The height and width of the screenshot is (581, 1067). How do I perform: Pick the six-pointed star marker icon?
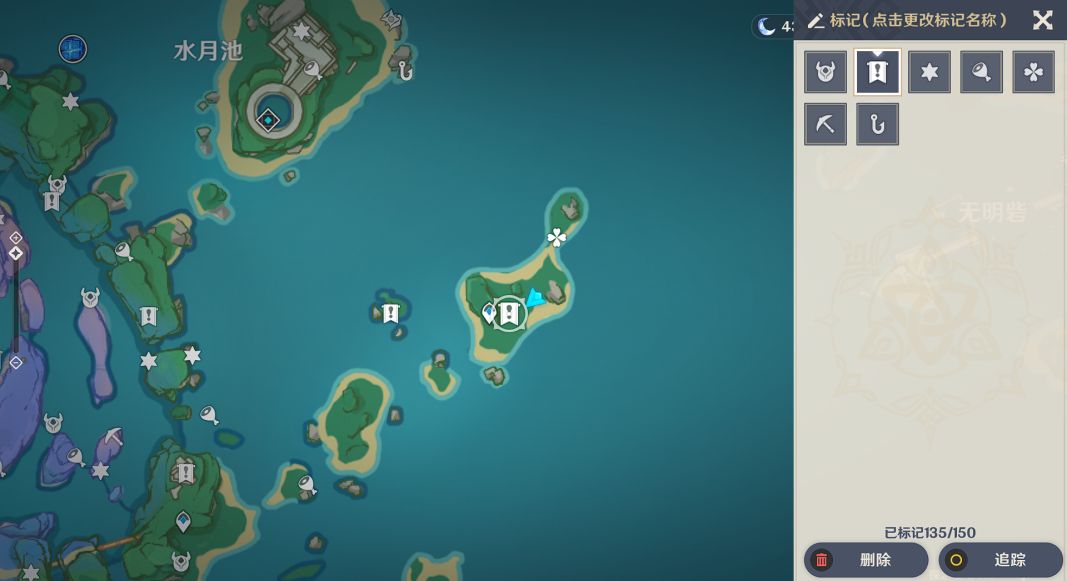(930, 72)
